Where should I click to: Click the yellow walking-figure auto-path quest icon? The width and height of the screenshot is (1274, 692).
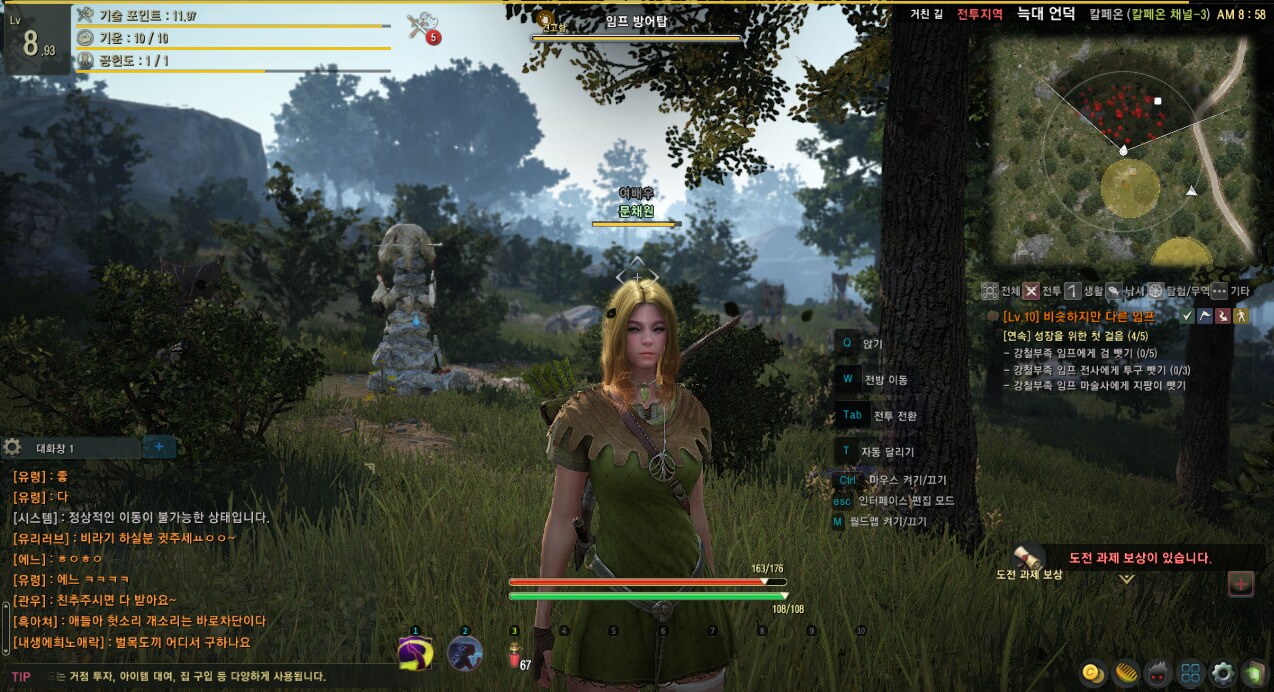1242,316
